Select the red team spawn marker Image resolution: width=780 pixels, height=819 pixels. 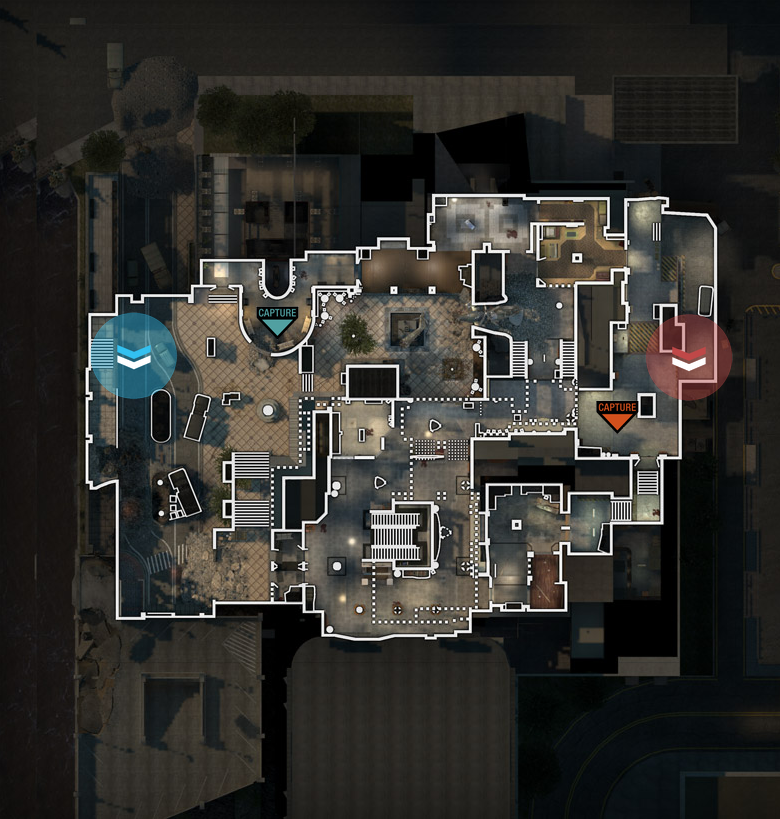point(689,358)
